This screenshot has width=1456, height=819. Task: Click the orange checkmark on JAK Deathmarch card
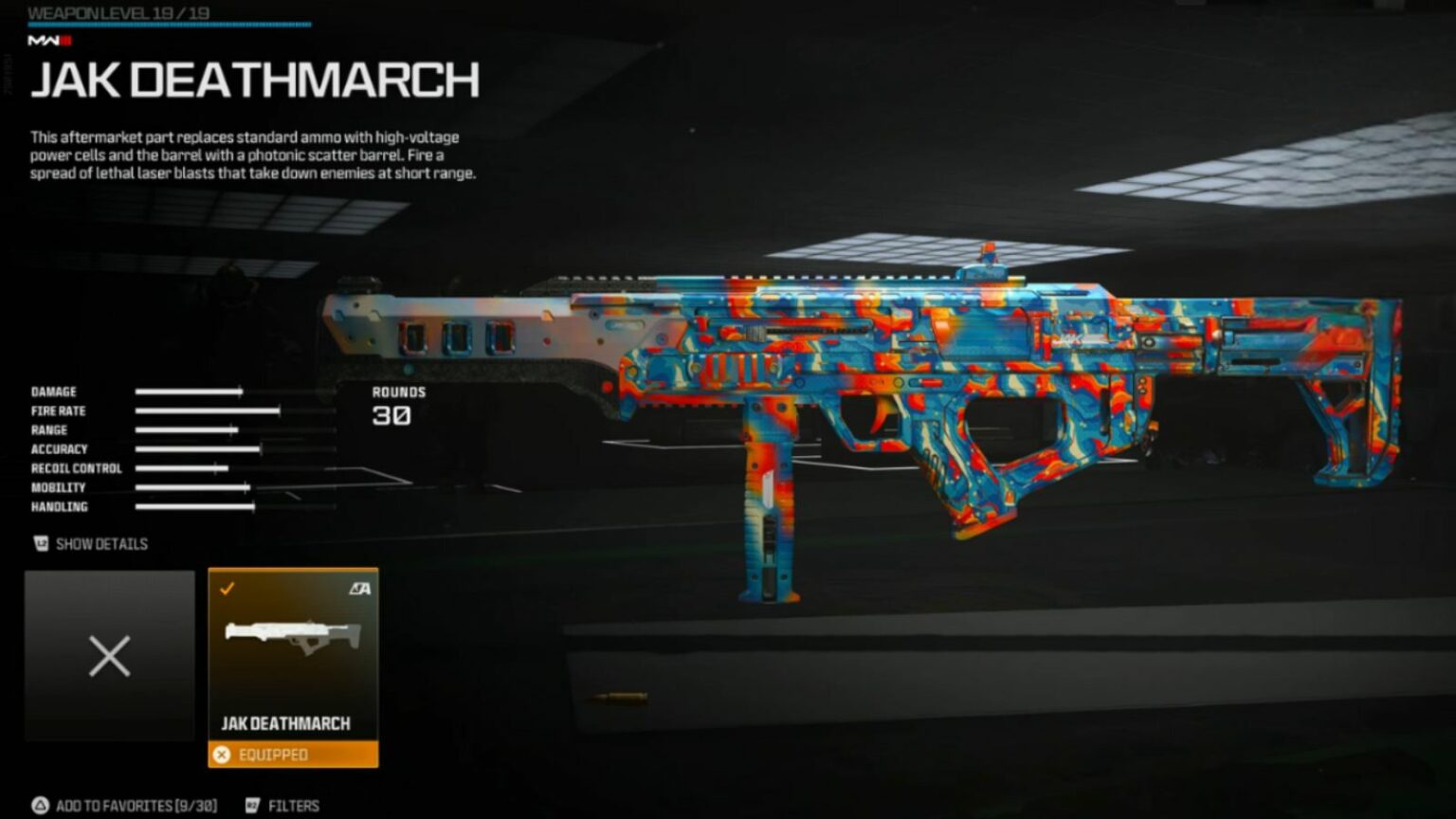coord(227,588)
